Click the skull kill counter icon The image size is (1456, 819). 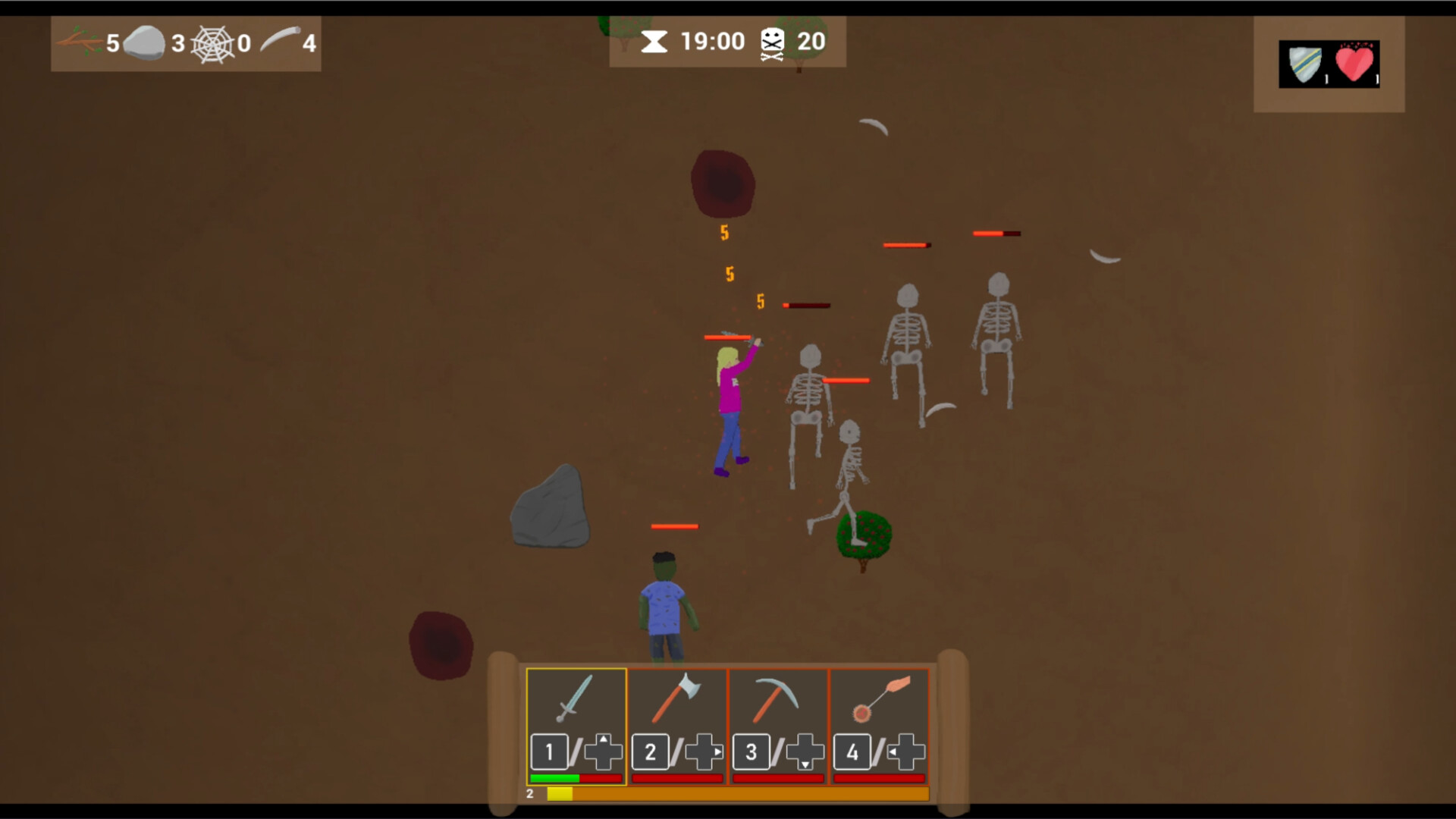click(x=772, y=42)
